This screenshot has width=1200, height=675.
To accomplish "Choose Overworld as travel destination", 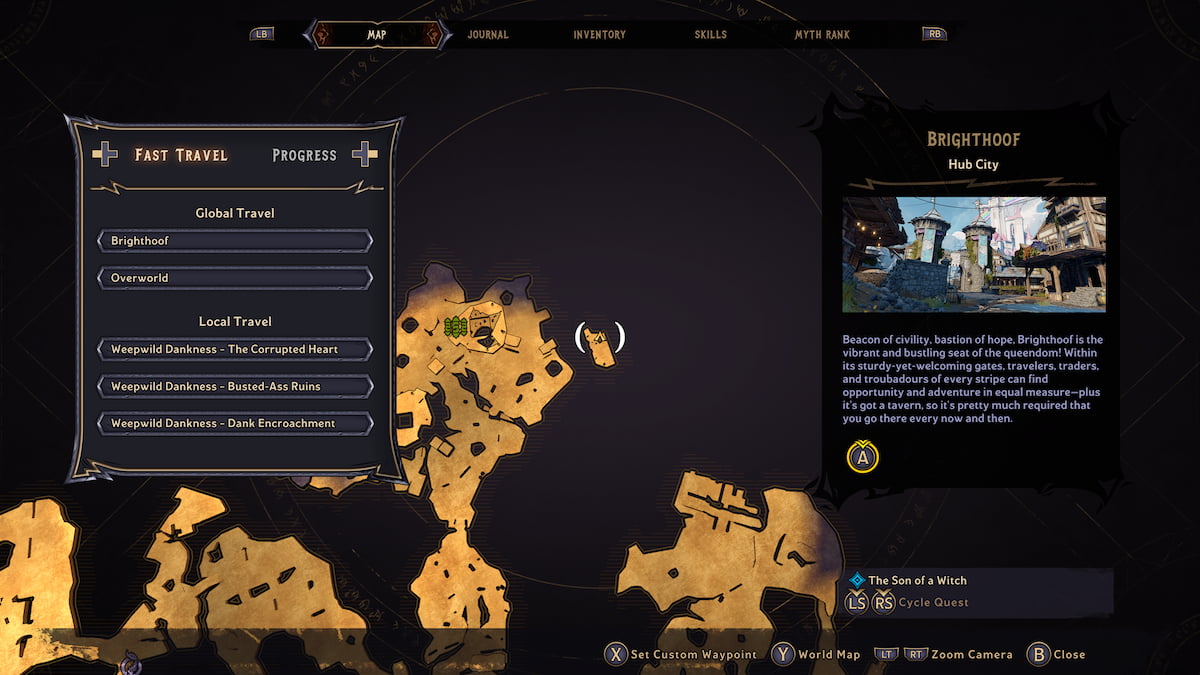I will coord(235,278).
